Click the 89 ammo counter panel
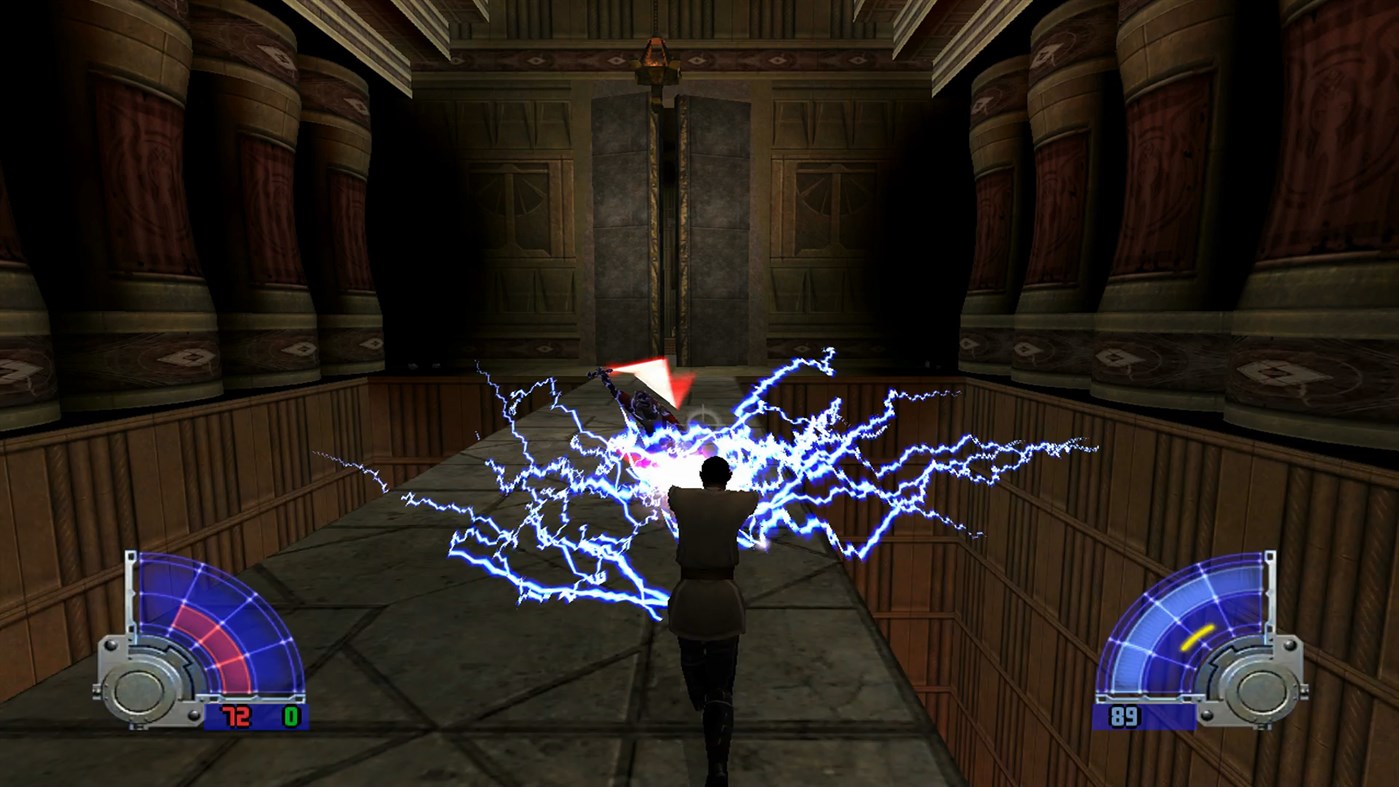The height and width of the screenshot is (787, 1399). coord(1124,718)
